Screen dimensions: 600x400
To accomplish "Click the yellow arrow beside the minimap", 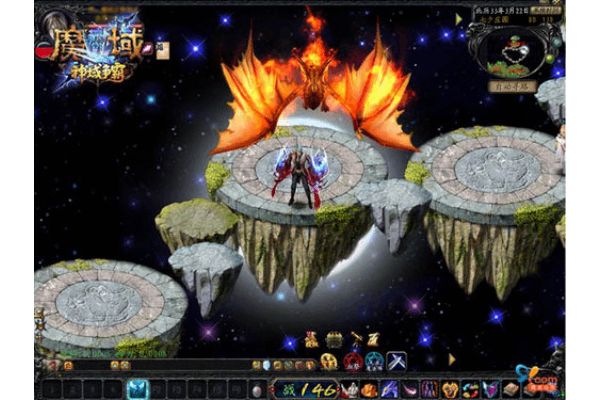I will (459, 19).
